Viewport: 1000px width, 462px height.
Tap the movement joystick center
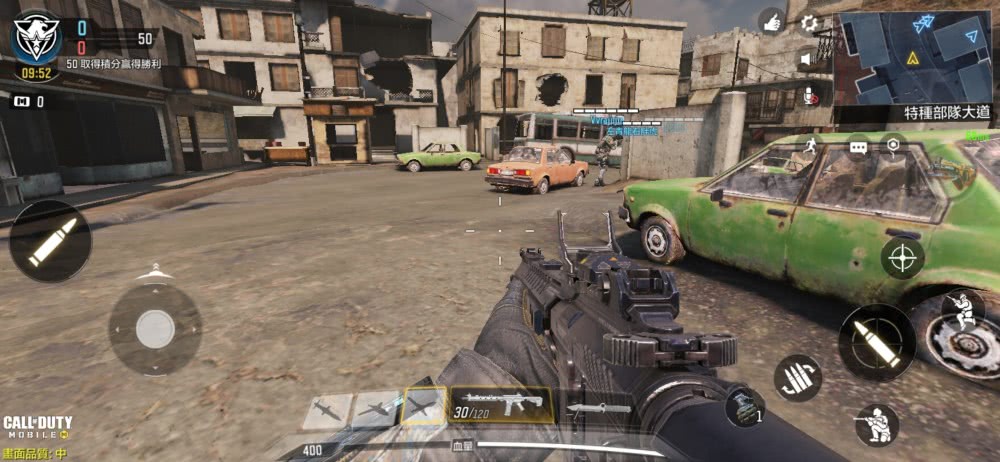(x=155, y=329)
